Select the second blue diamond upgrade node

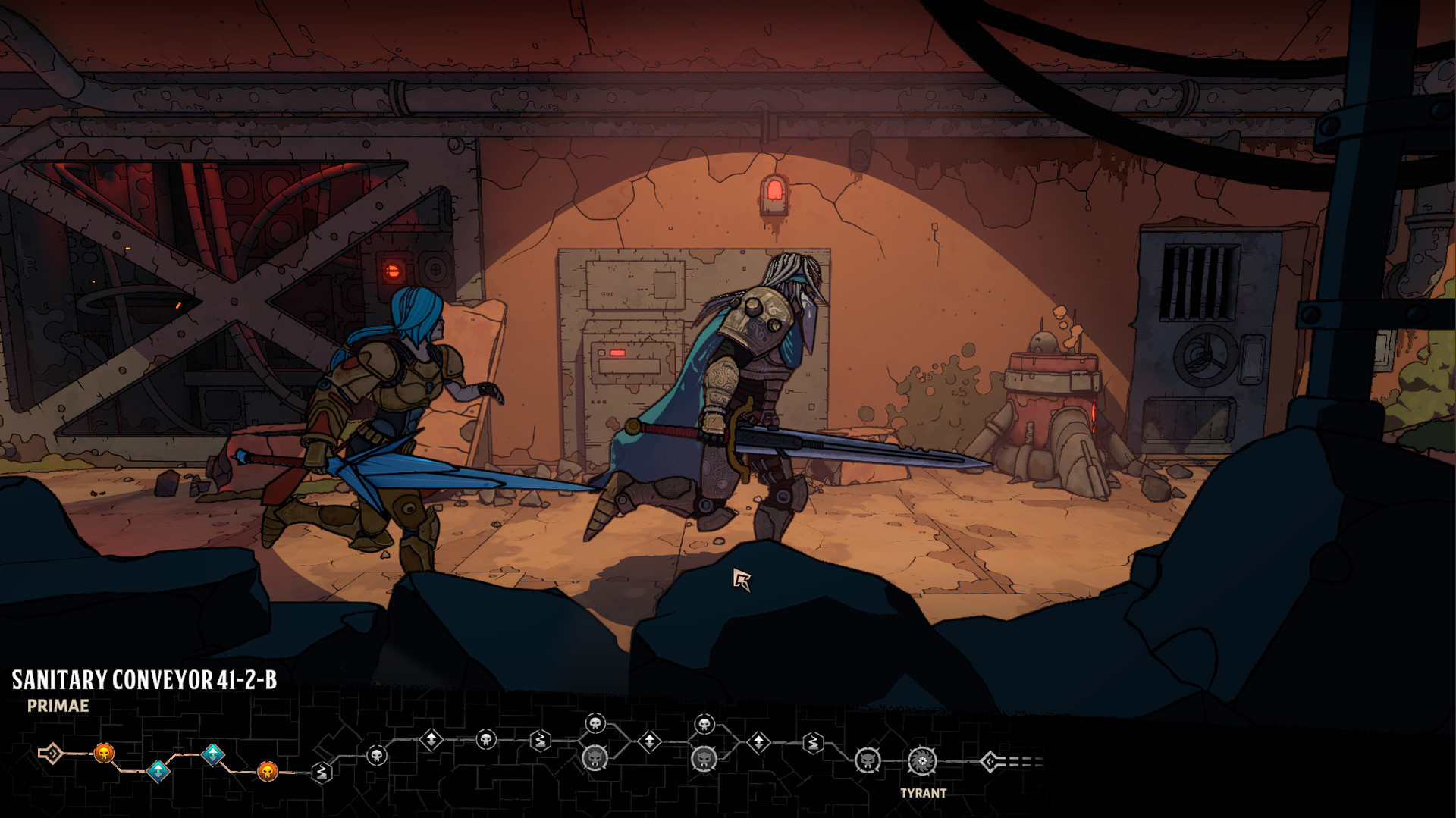(212, 754)
